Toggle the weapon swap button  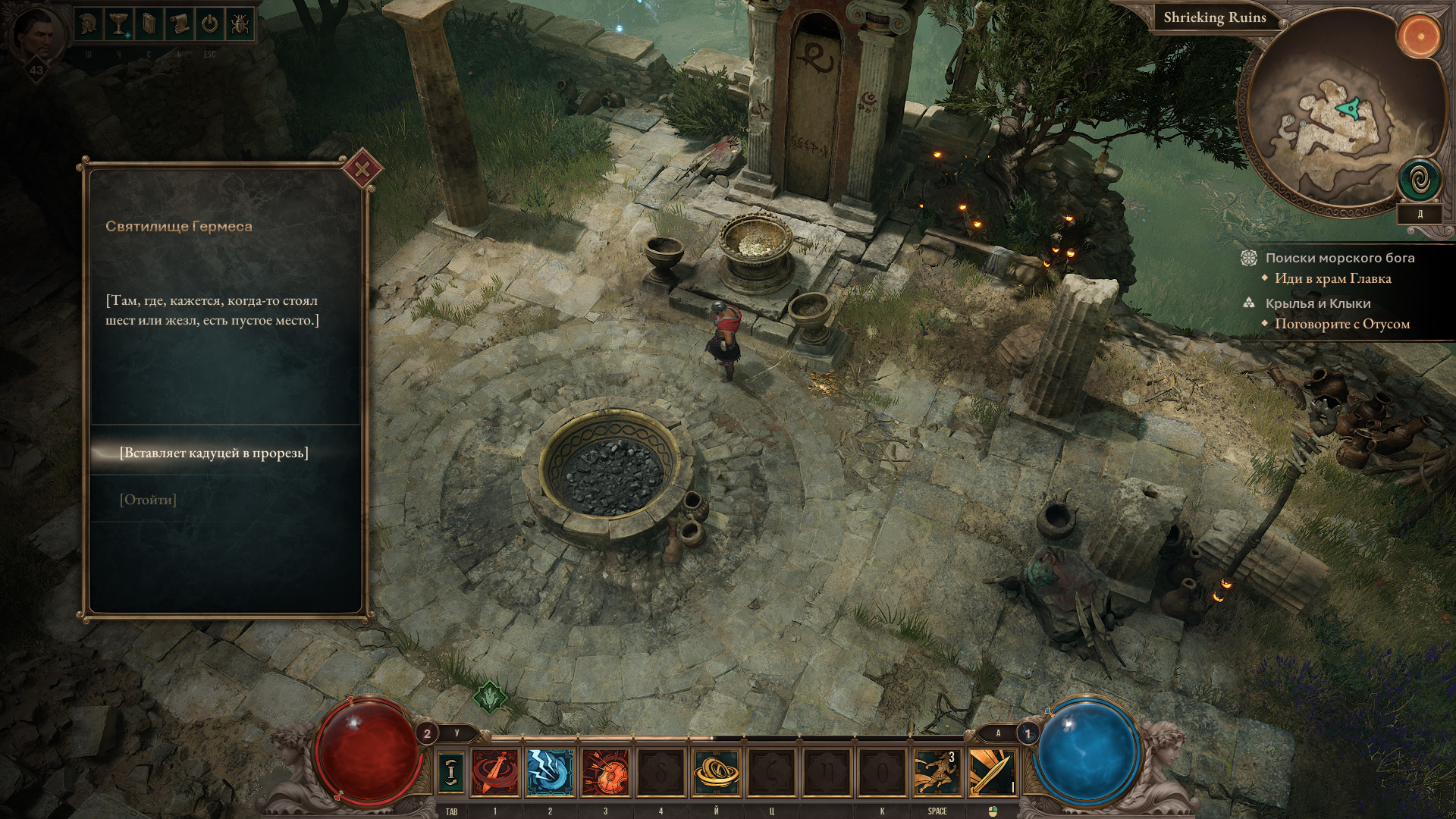451,771
